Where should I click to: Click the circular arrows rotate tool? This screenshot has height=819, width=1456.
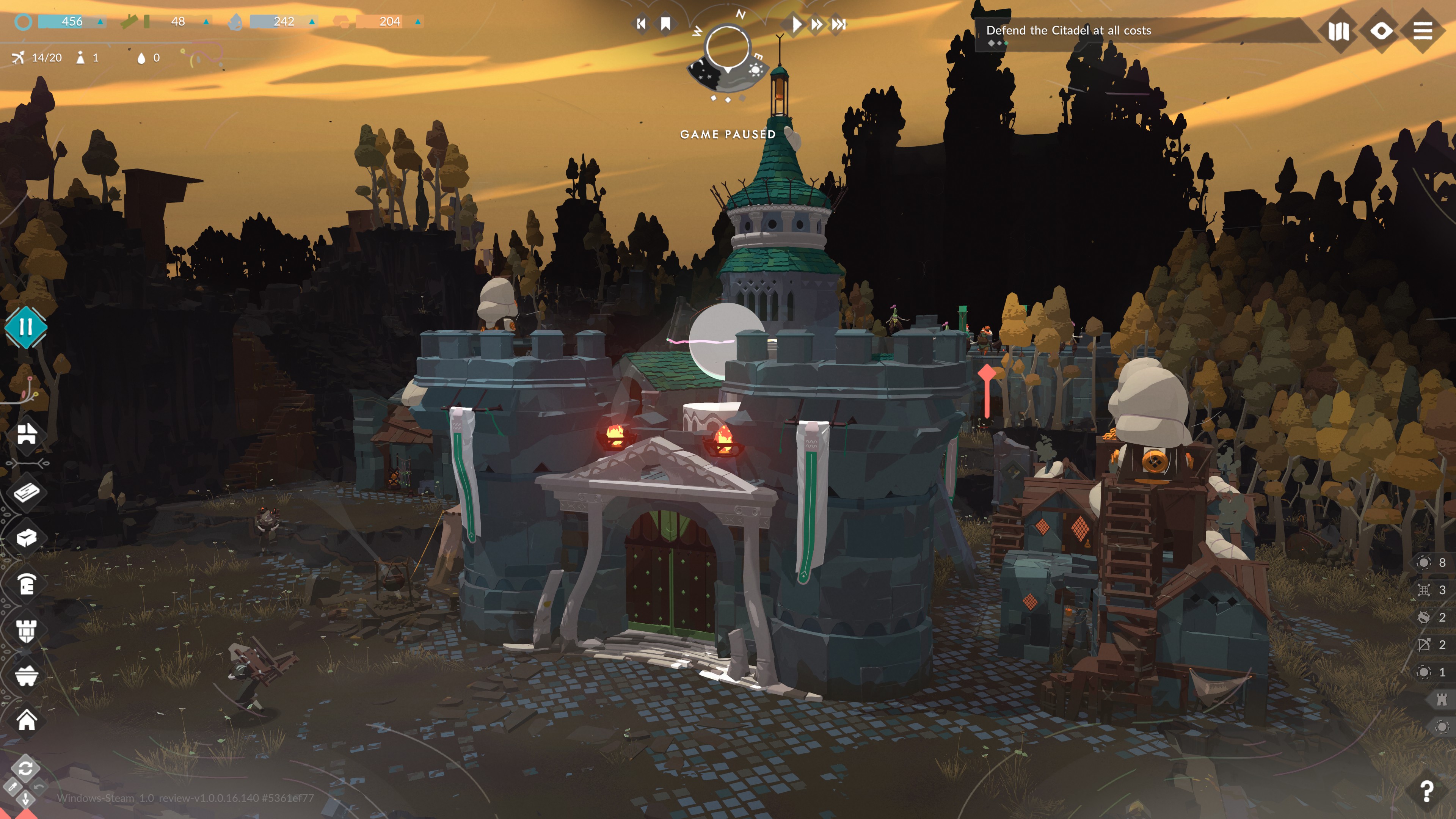pos(25,767)
